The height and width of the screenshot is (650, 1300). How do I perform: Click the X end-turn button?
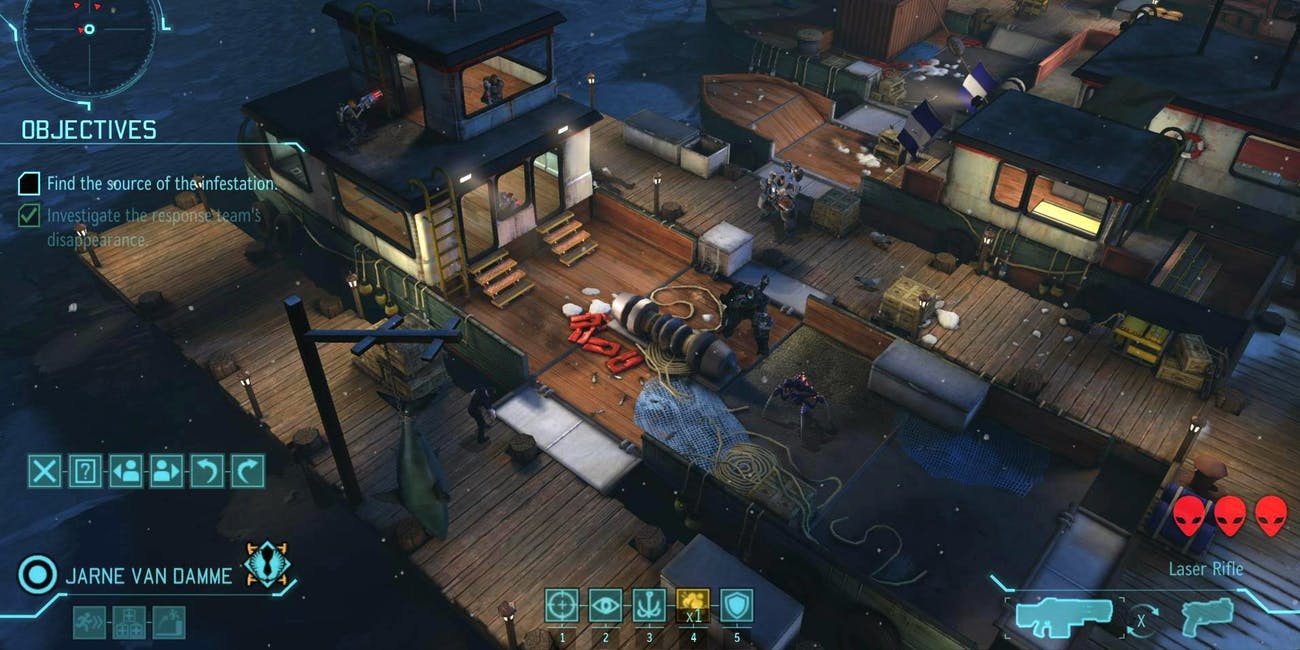44,470
